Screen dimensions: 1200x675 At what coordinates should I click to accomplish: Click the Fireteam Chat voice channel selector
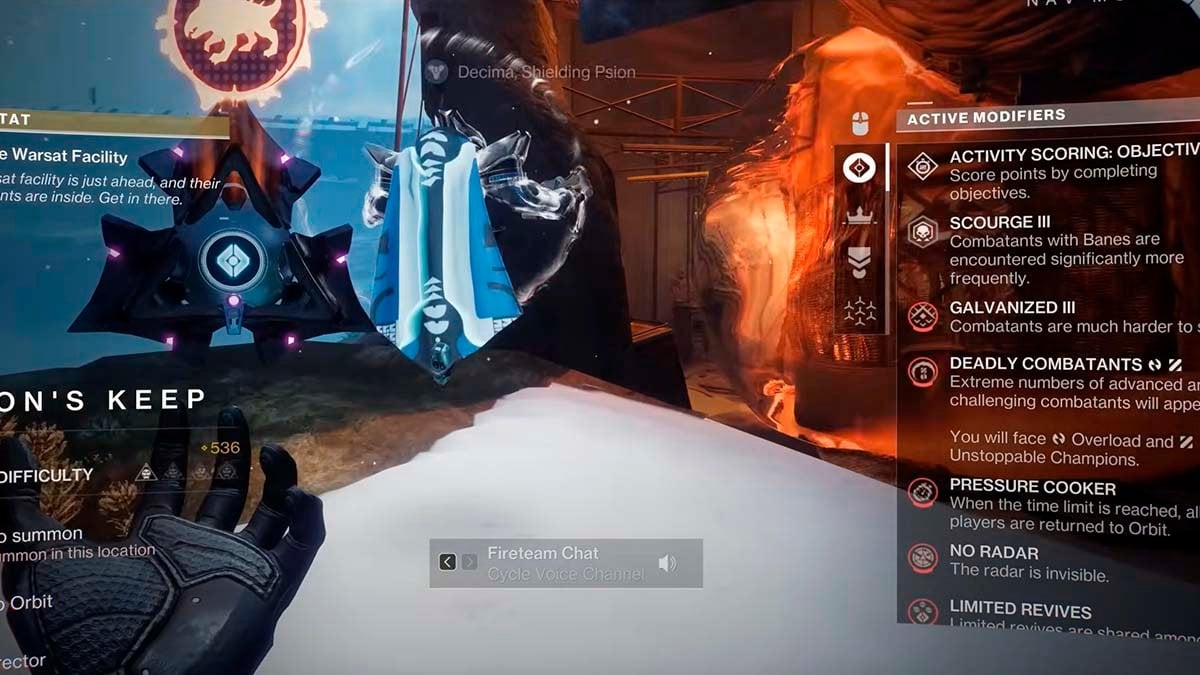tap(565, 563)
